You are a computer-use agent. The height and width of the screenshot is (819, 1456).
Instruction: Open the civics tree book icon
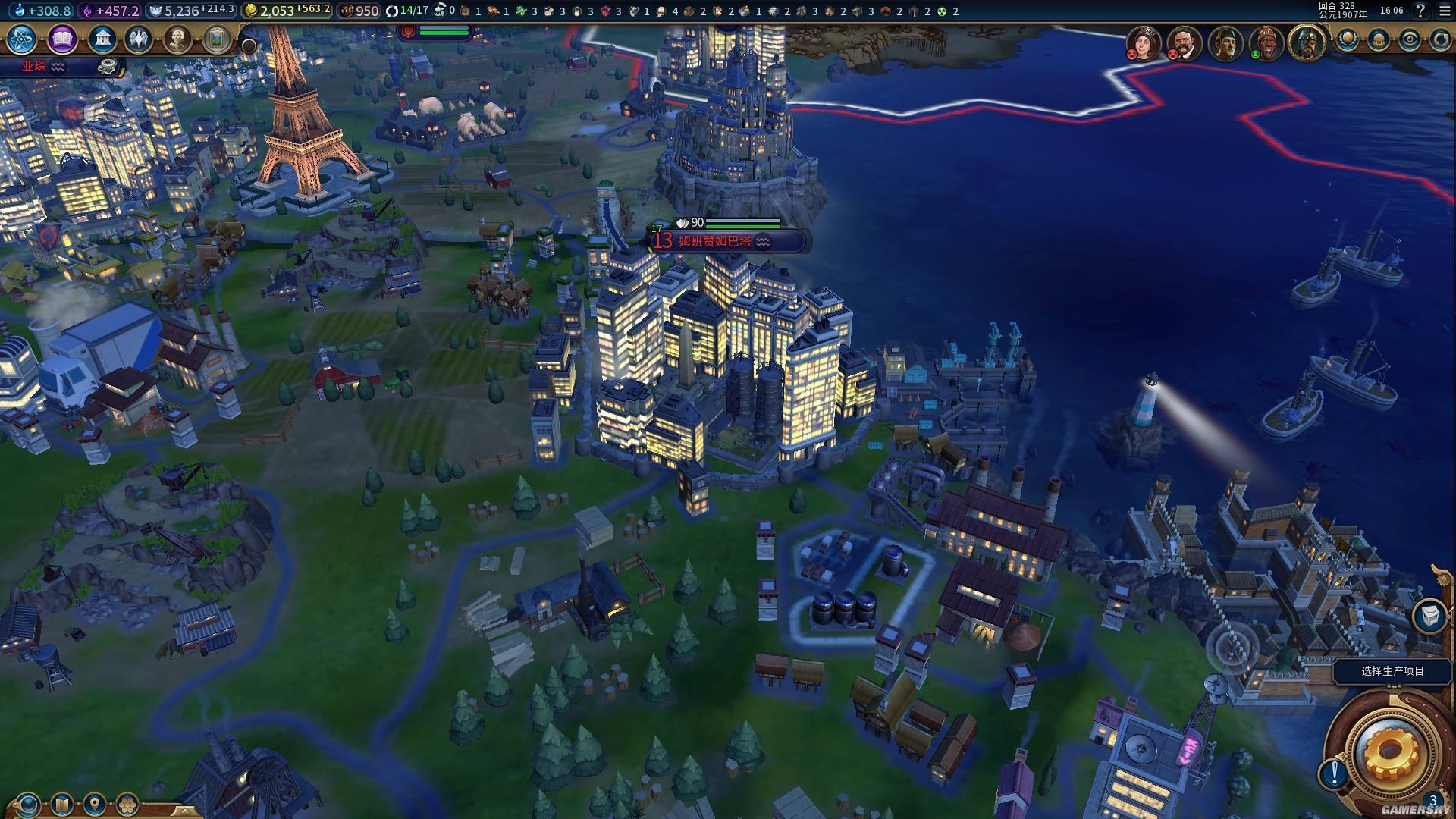[x=62, y=39]
